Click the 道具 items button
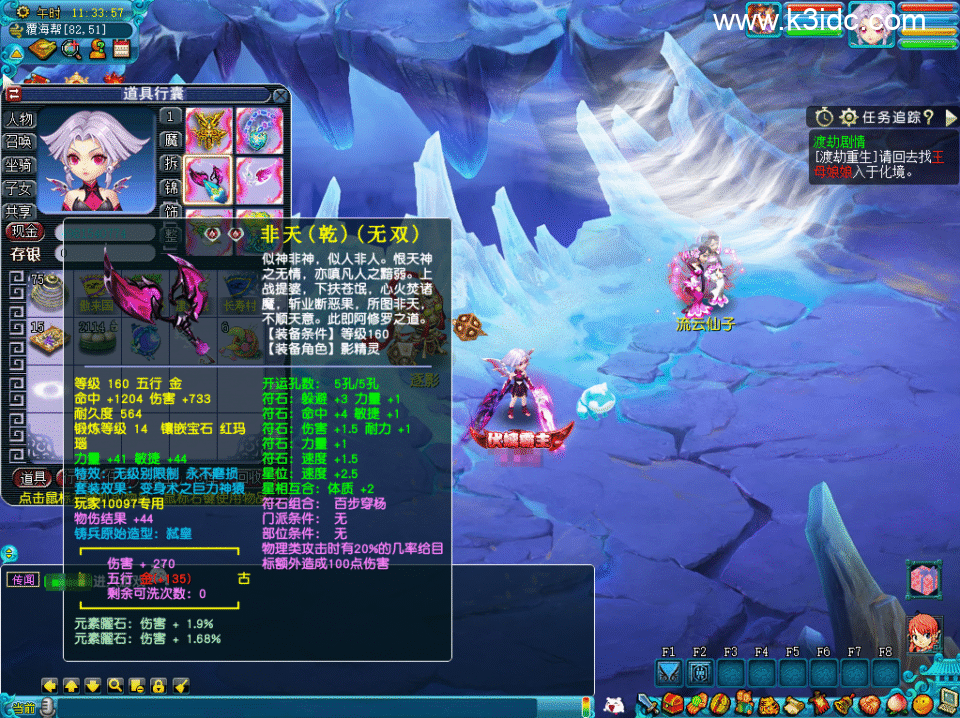960x718 pixels. (x=33, y=478)
